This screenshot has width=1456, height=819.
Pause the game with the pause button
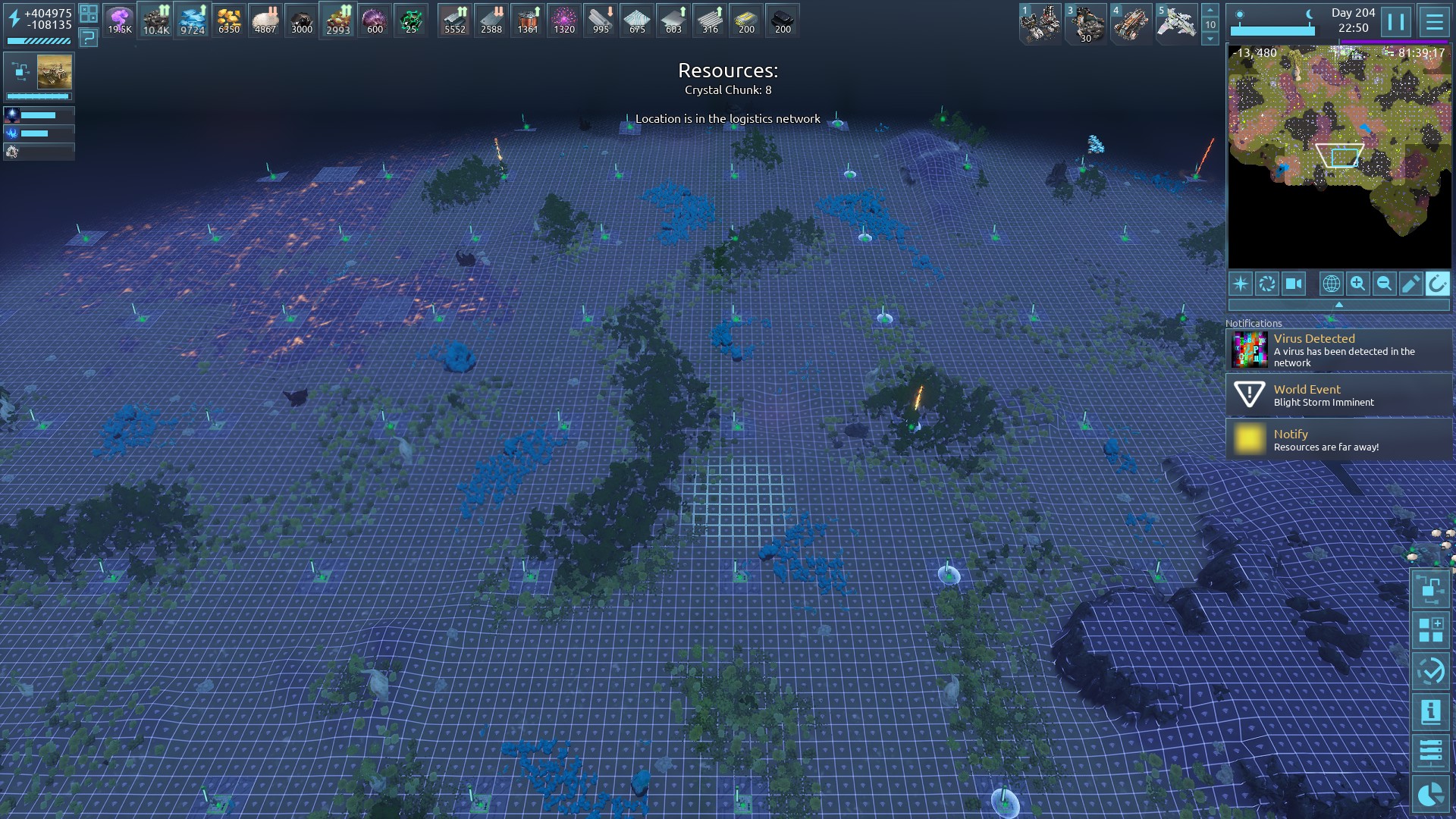click(1396, 21)
